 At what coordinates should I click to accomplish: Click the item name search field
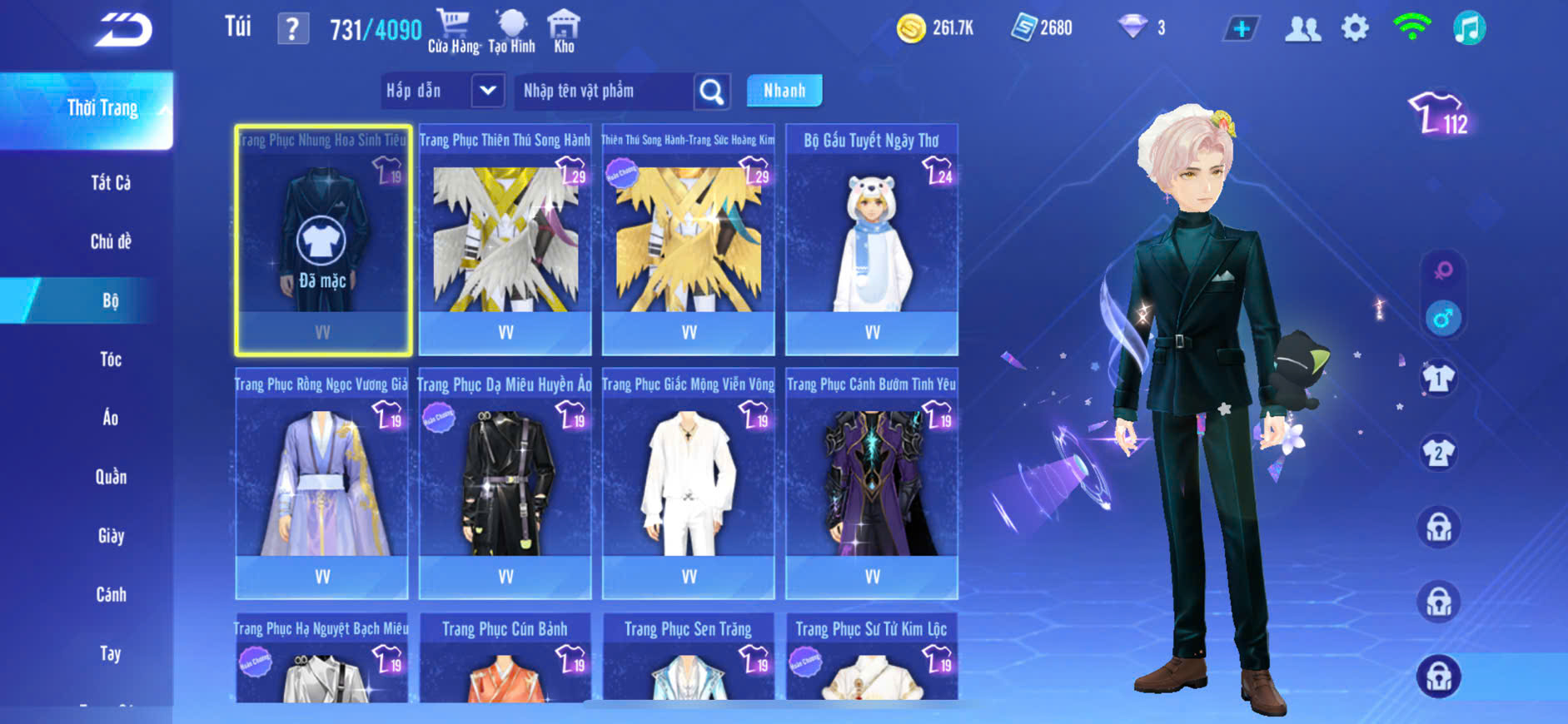coord(605,91)
